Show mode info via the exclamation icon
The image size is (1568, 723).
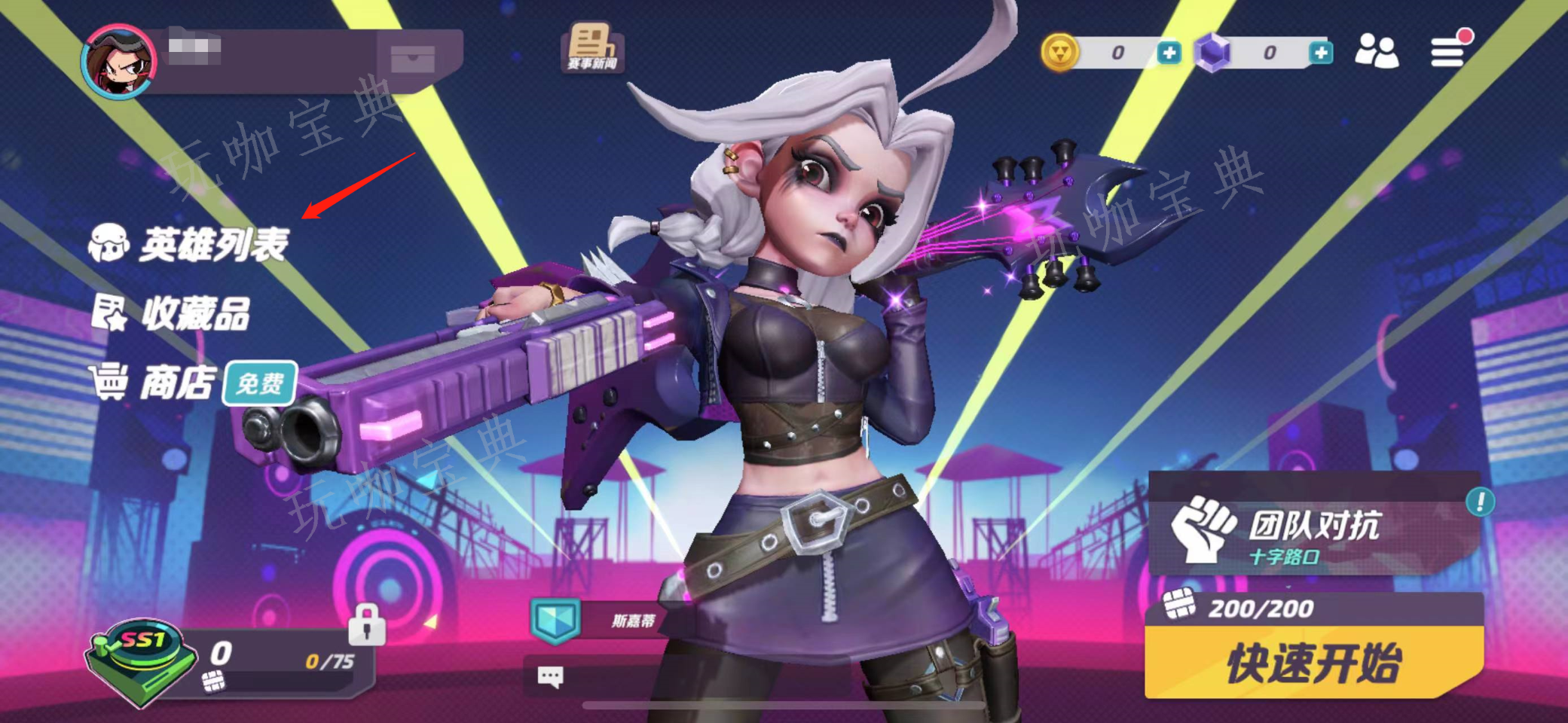point(1480,502)
